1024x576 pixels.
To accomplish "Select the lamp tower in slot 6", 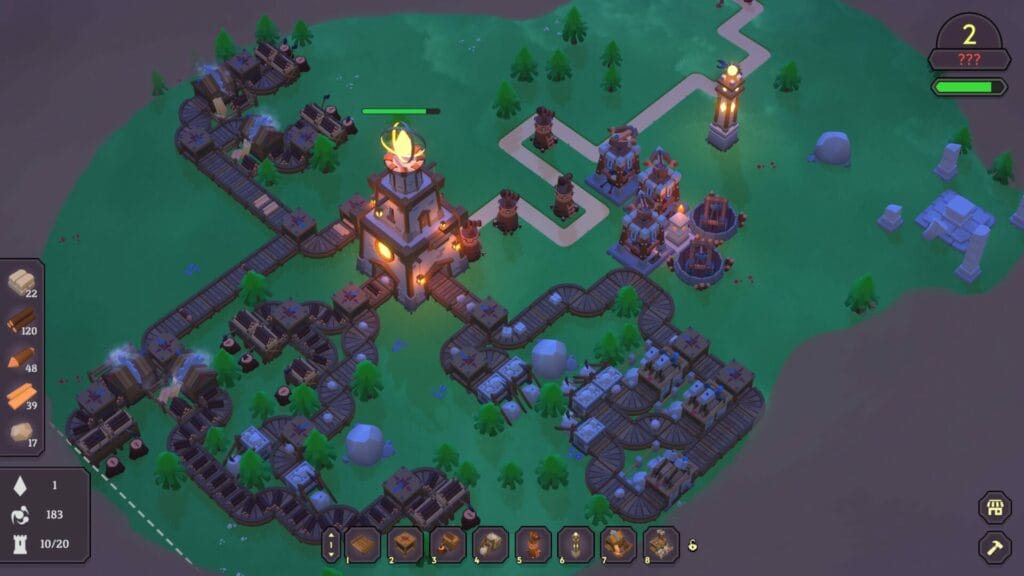I will [x=576, y=545].
